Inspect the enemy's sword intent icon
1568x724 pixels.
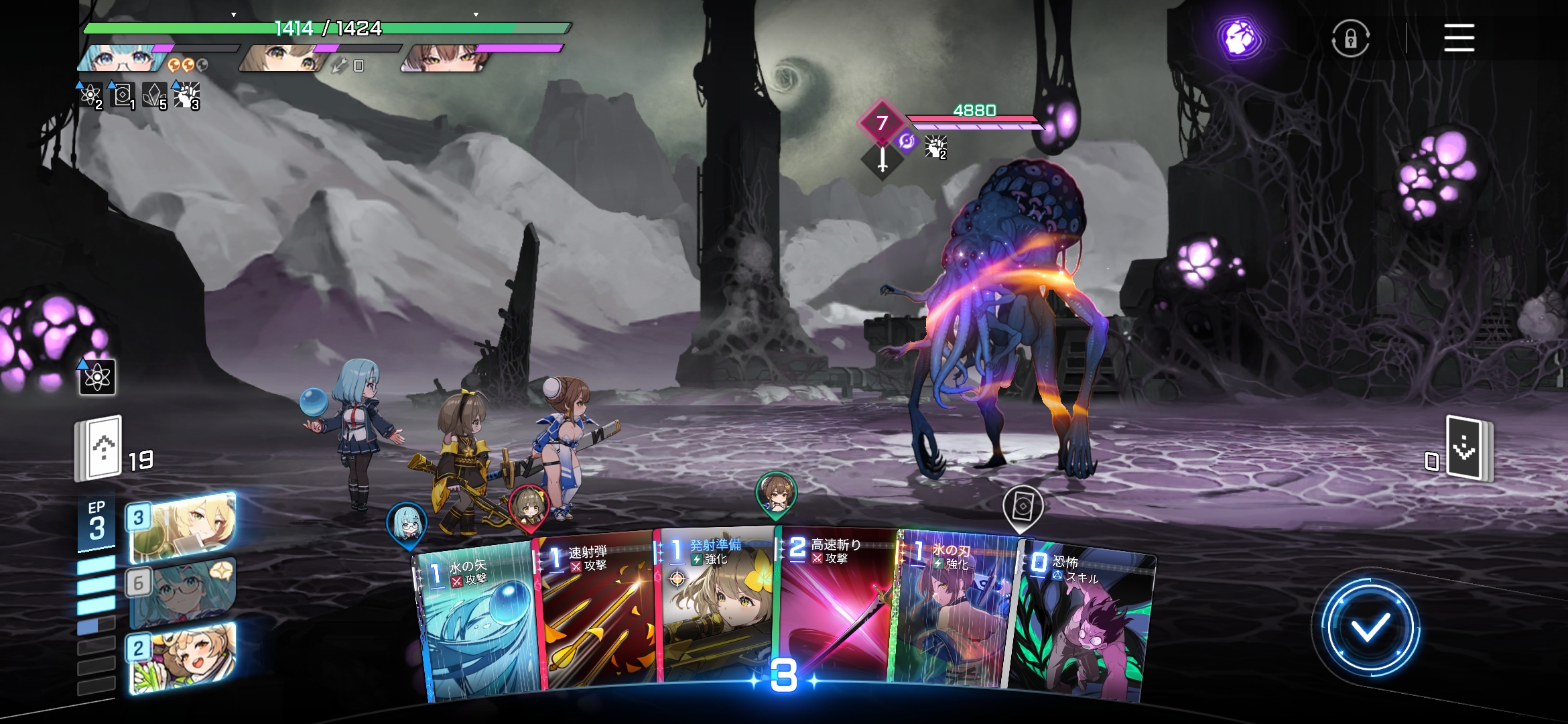(883, 160)
